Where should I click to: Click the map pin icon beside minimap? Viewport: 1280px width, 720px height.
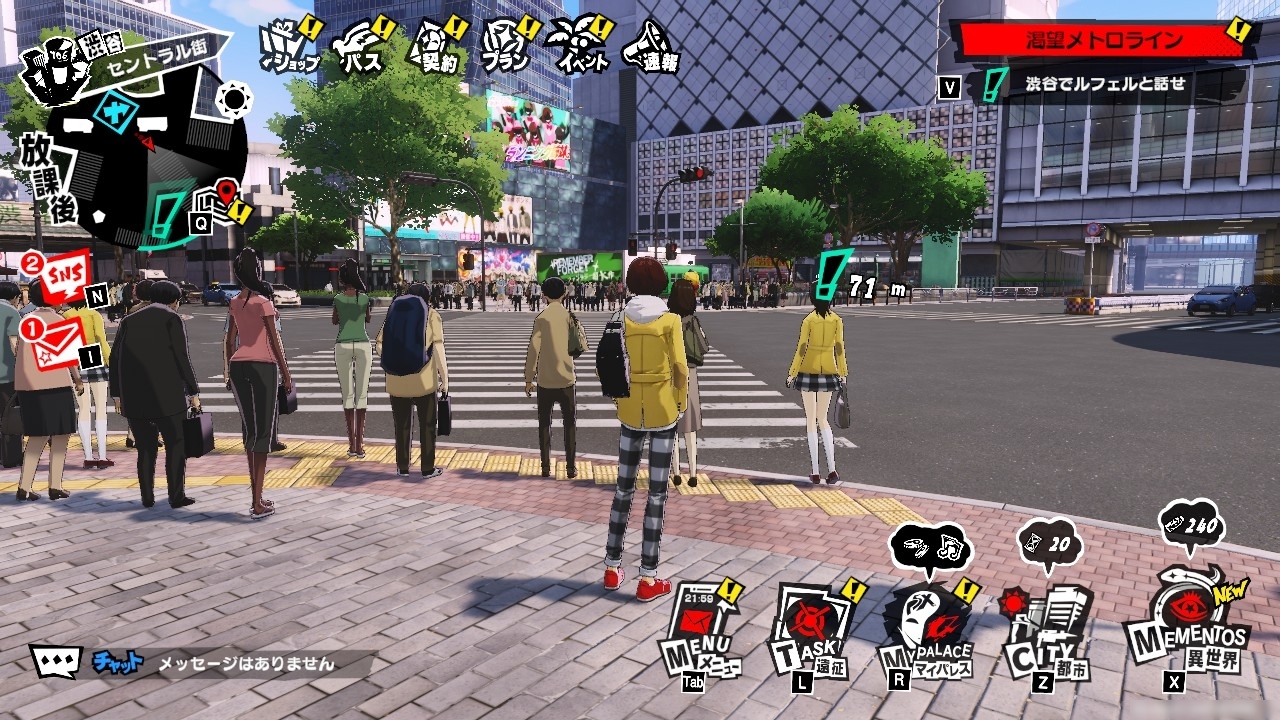(x=228, y=196)
